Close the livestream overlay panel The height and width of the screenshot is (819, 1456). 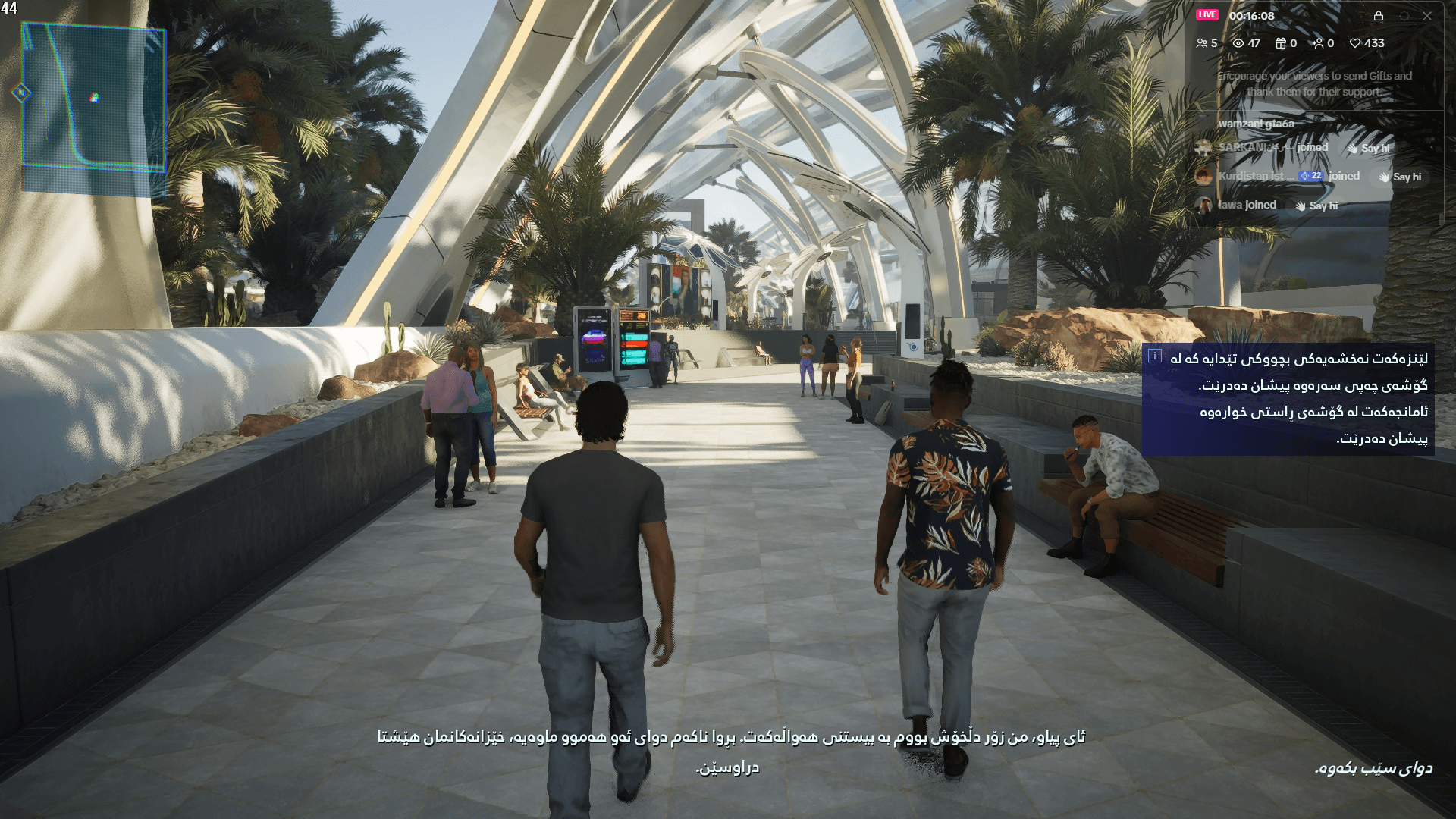point(1427,16)
